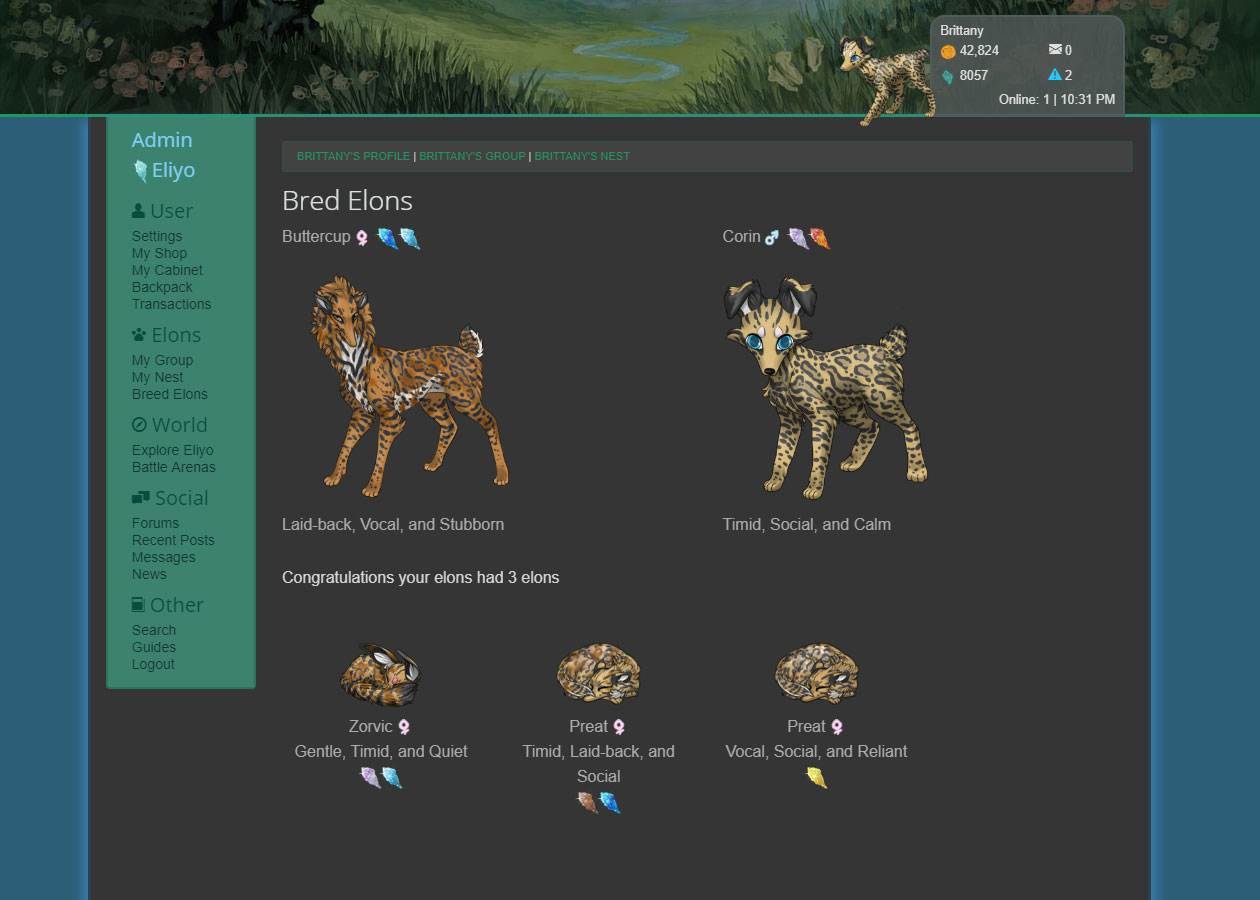Open the mail envelope icon in the header
Viewport: 1260px width, 900px height.
(x=1054, y=50)
